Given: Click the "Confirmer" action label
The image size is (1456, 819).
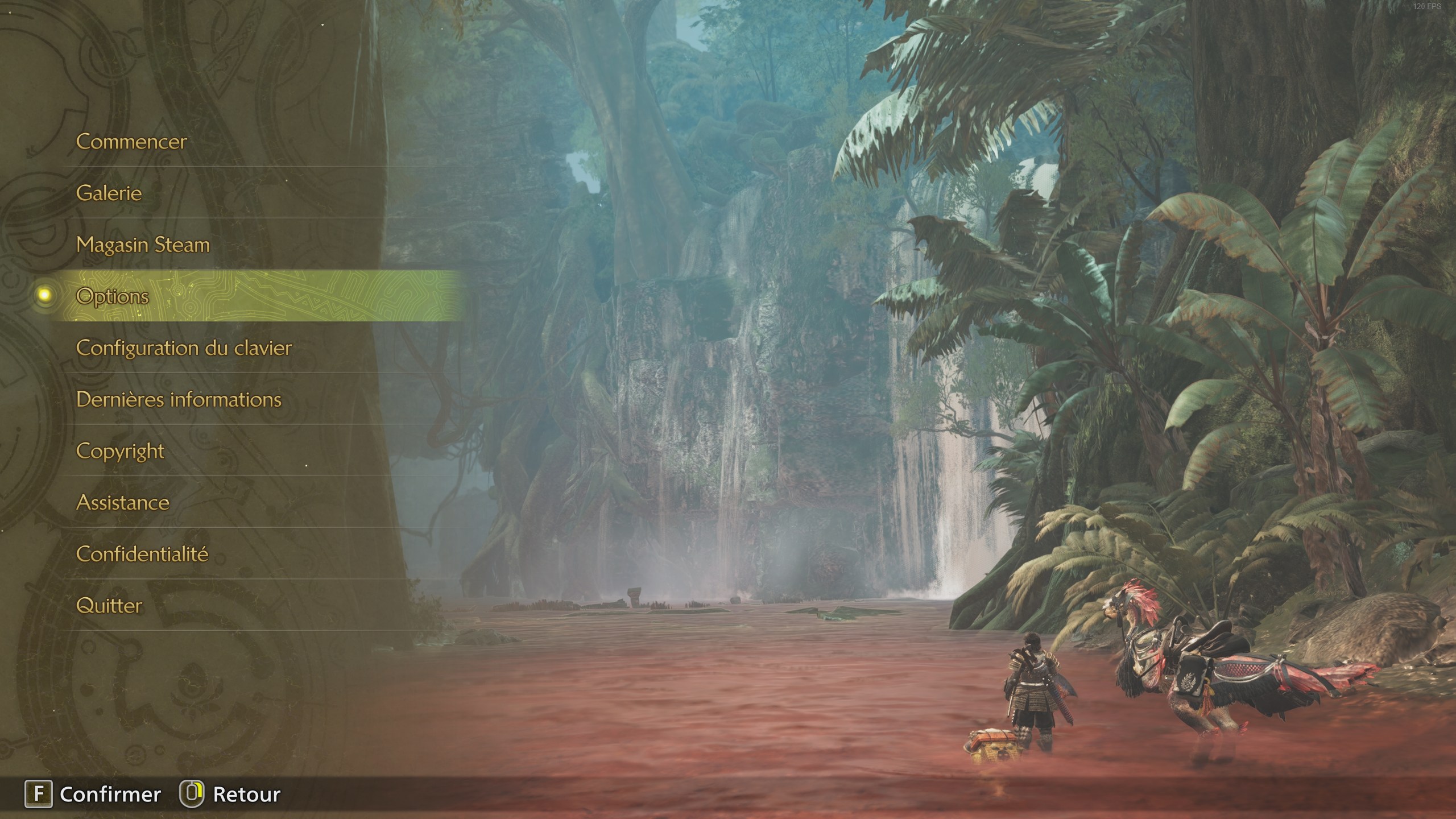Looking at the screenshot, I should click(x=110, y=794).
